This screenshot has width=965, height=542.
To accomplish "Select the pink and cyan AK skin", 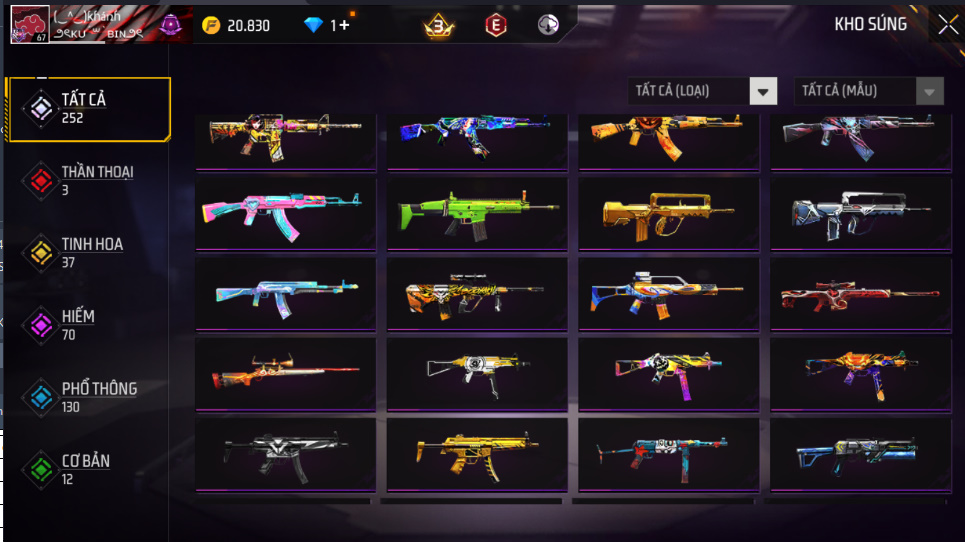I will 285,212.
